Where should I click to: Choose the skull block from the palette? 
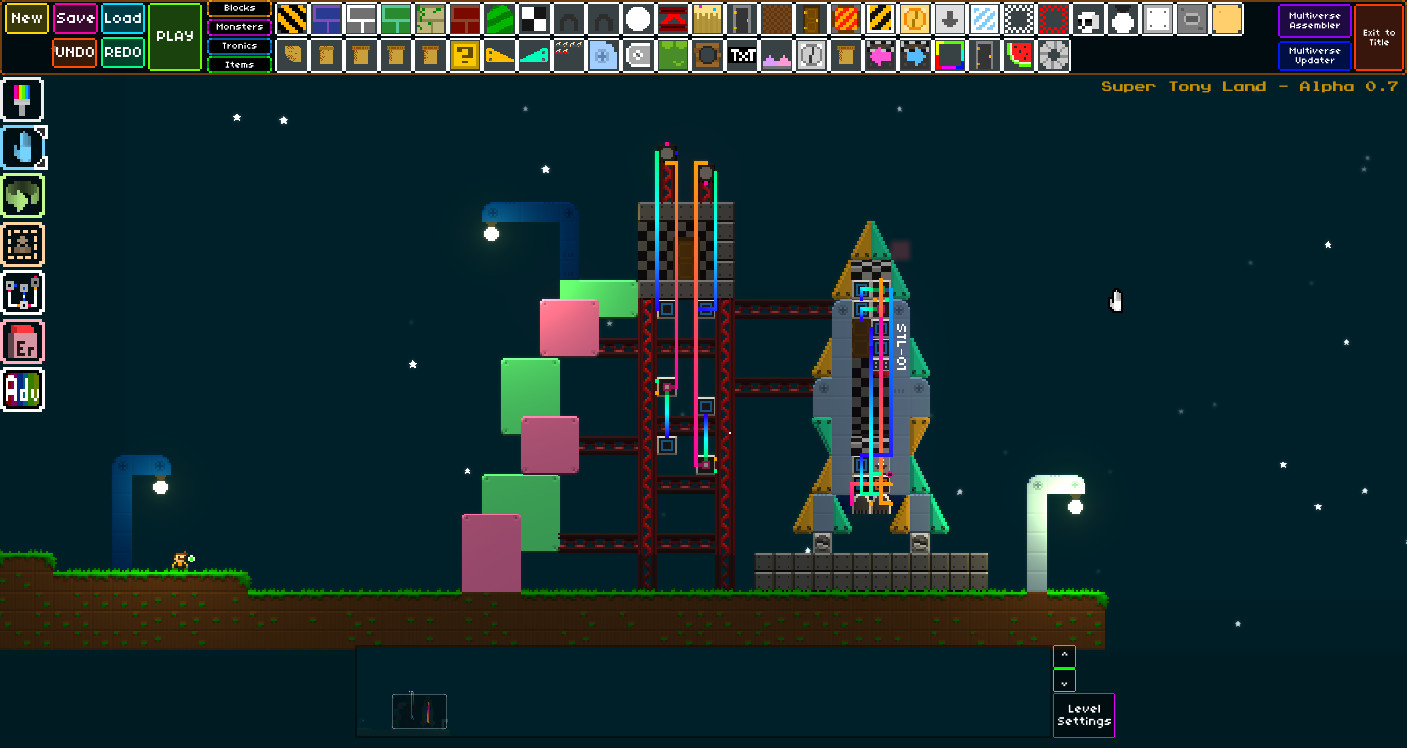coord(1088,19)
